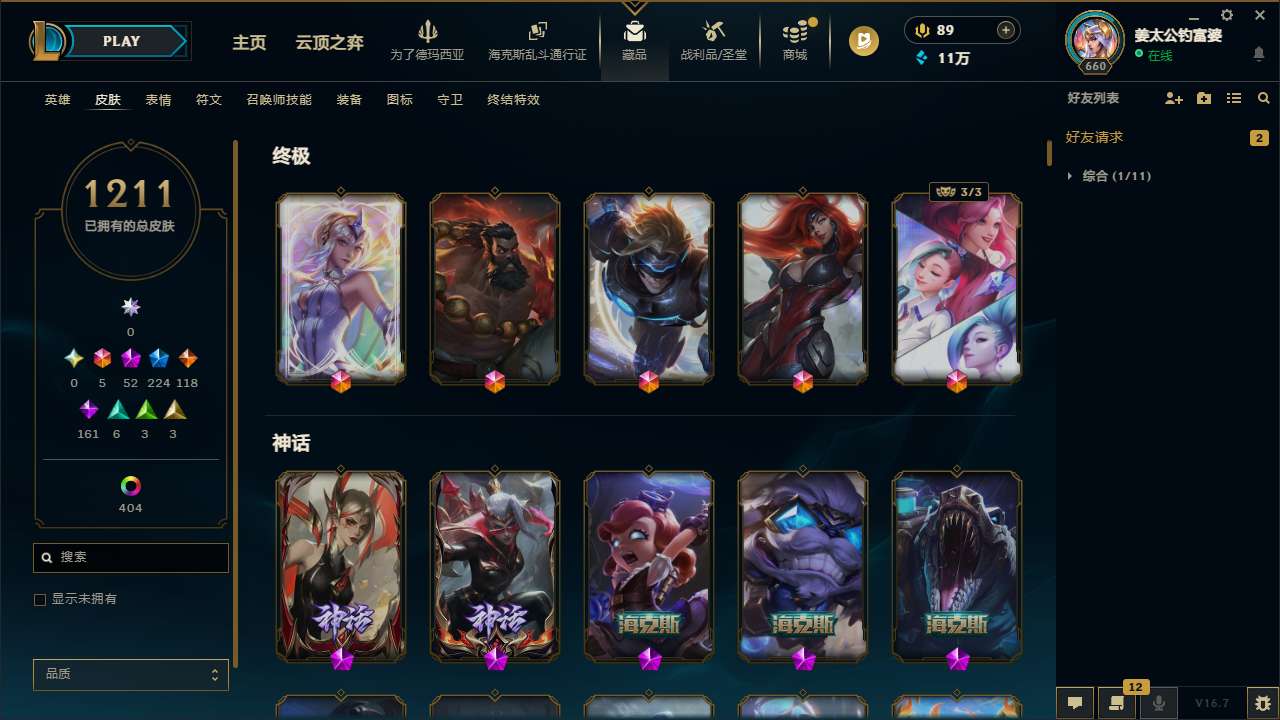Open the 品质 quality dropdown
Image resolution: width=1280 pixels, height=720 pixels.
(130, 674)
